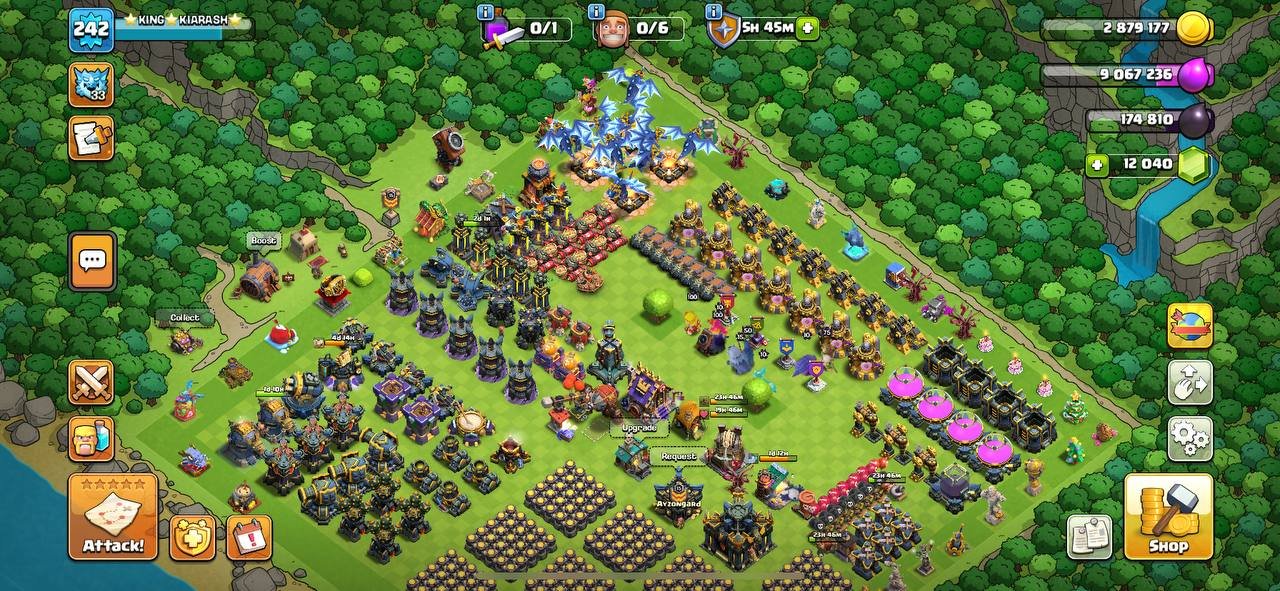Open the Shop
This screenshot has height=591, width=1280.
1168,517
